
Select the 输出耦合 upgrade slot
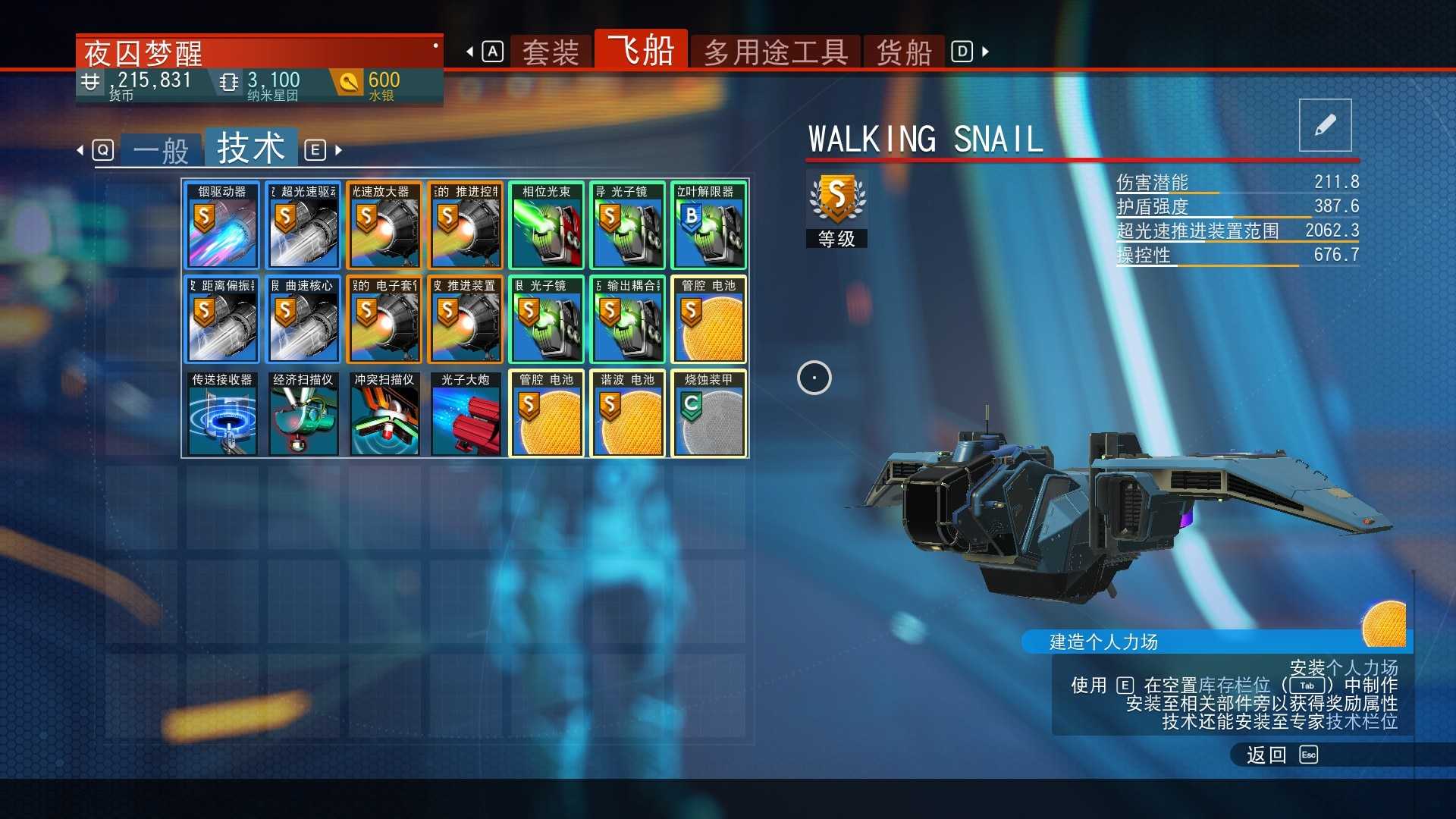tap(628, 319)
